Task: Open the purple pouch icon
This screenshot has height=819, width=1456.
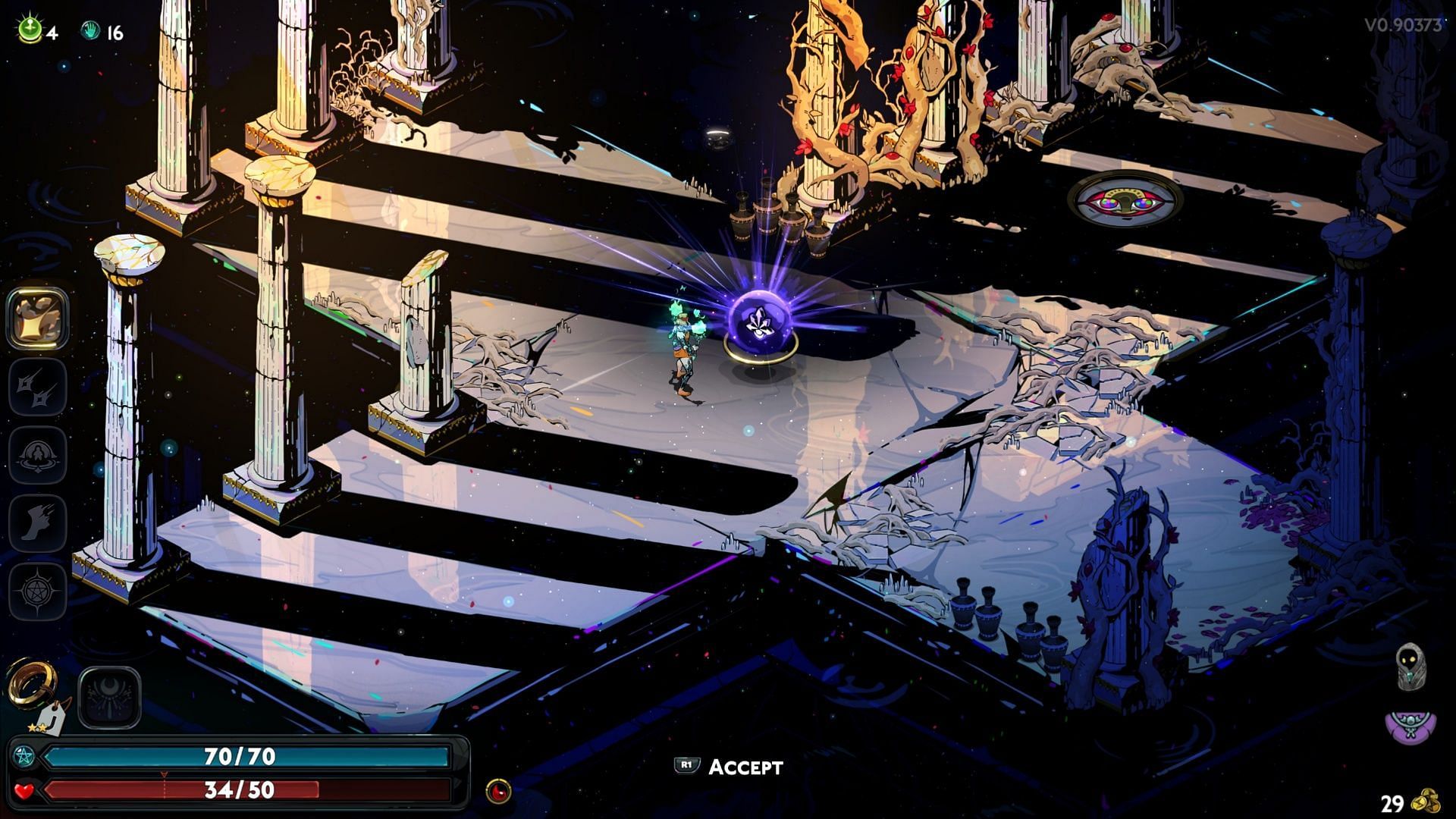Action: 1409,728
